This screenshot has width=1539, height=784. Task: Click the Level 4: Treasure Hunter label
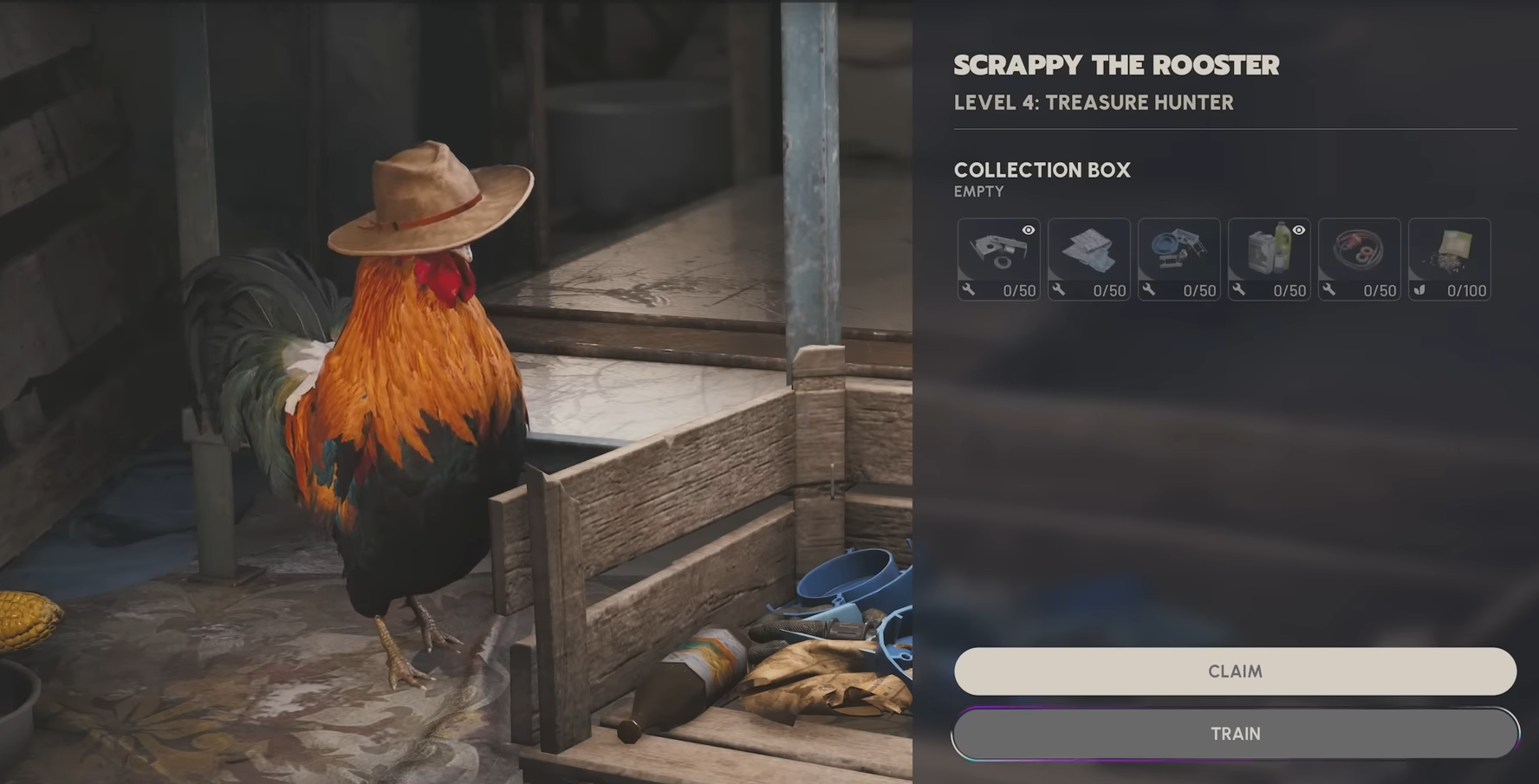coord(1094,102)
